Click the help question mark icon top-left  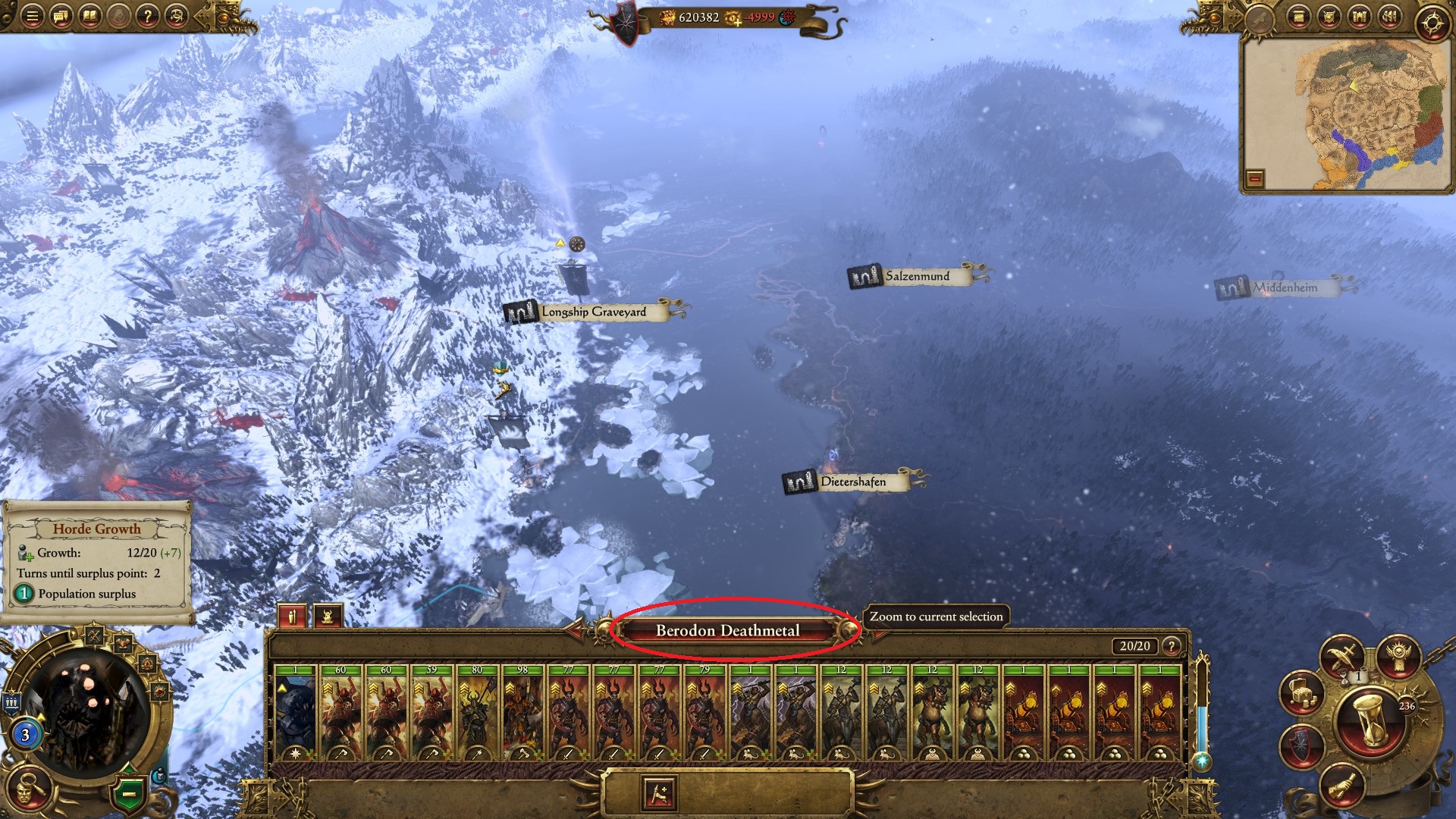pos(148,16)
